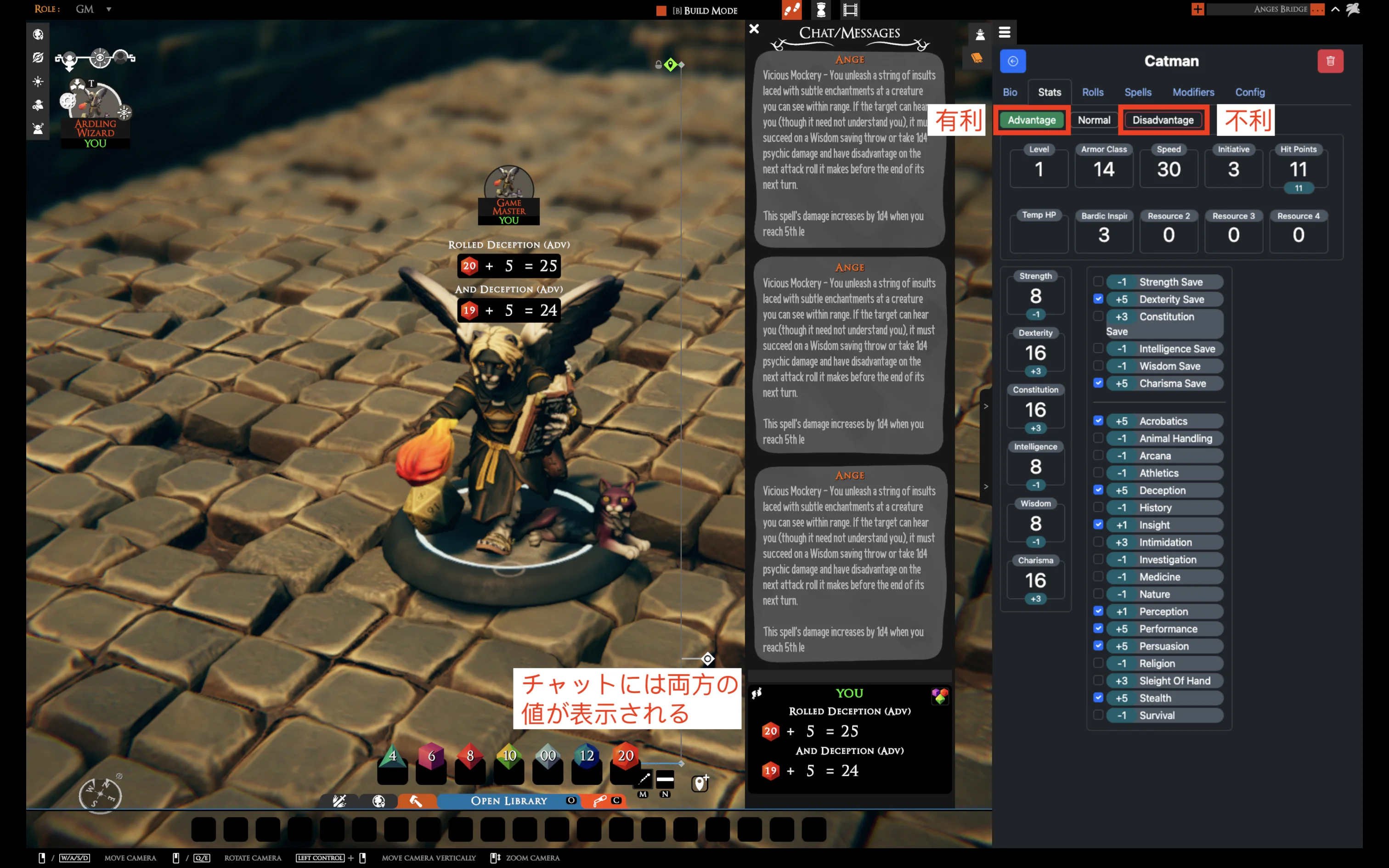
Task: Open the Anges Bridge ellipsis options
Action: (x=1318, y=9)
